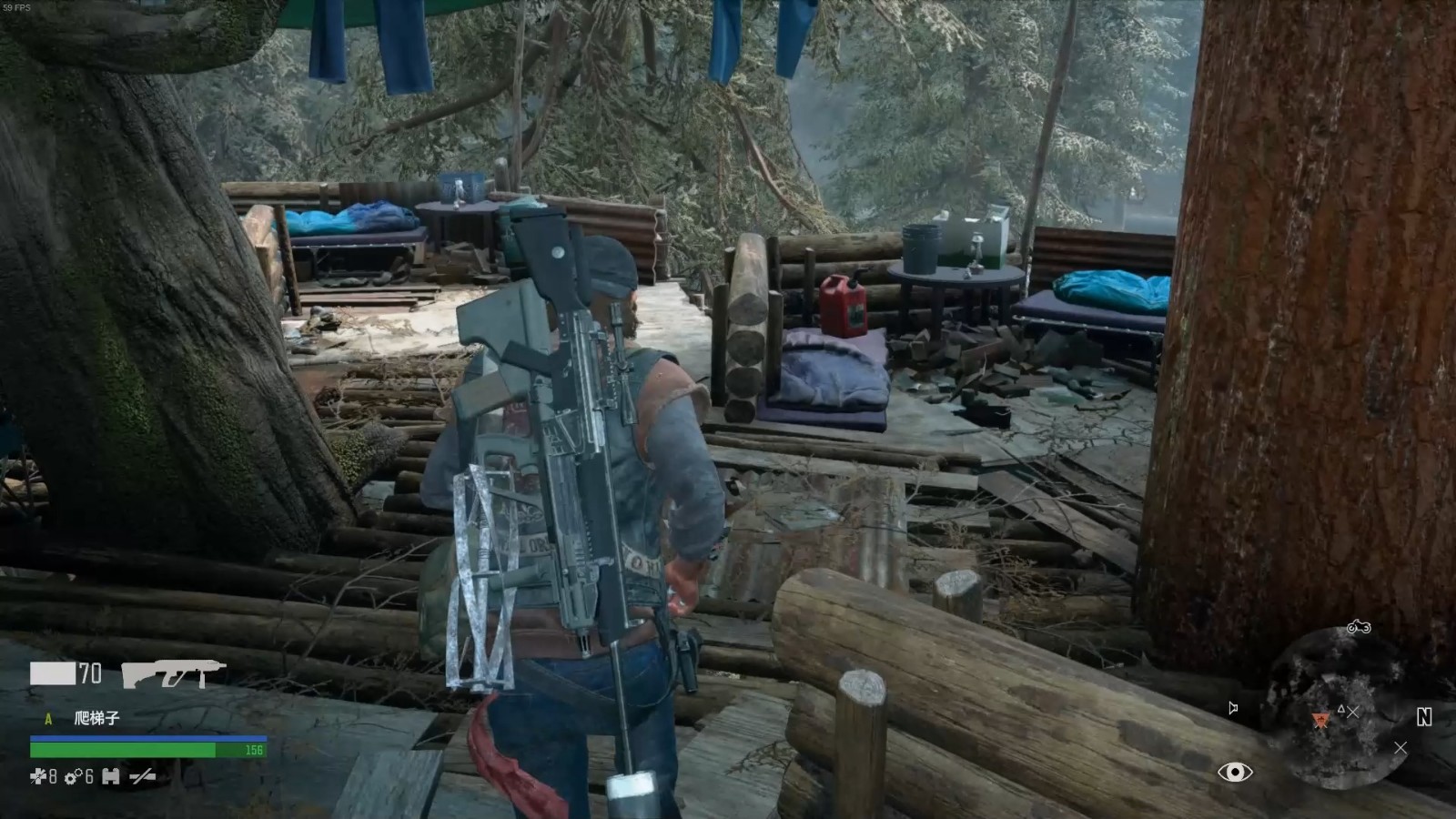Click the medkit cross icon
Viewport: 1456px width, 819px height.
pos(37,776)
